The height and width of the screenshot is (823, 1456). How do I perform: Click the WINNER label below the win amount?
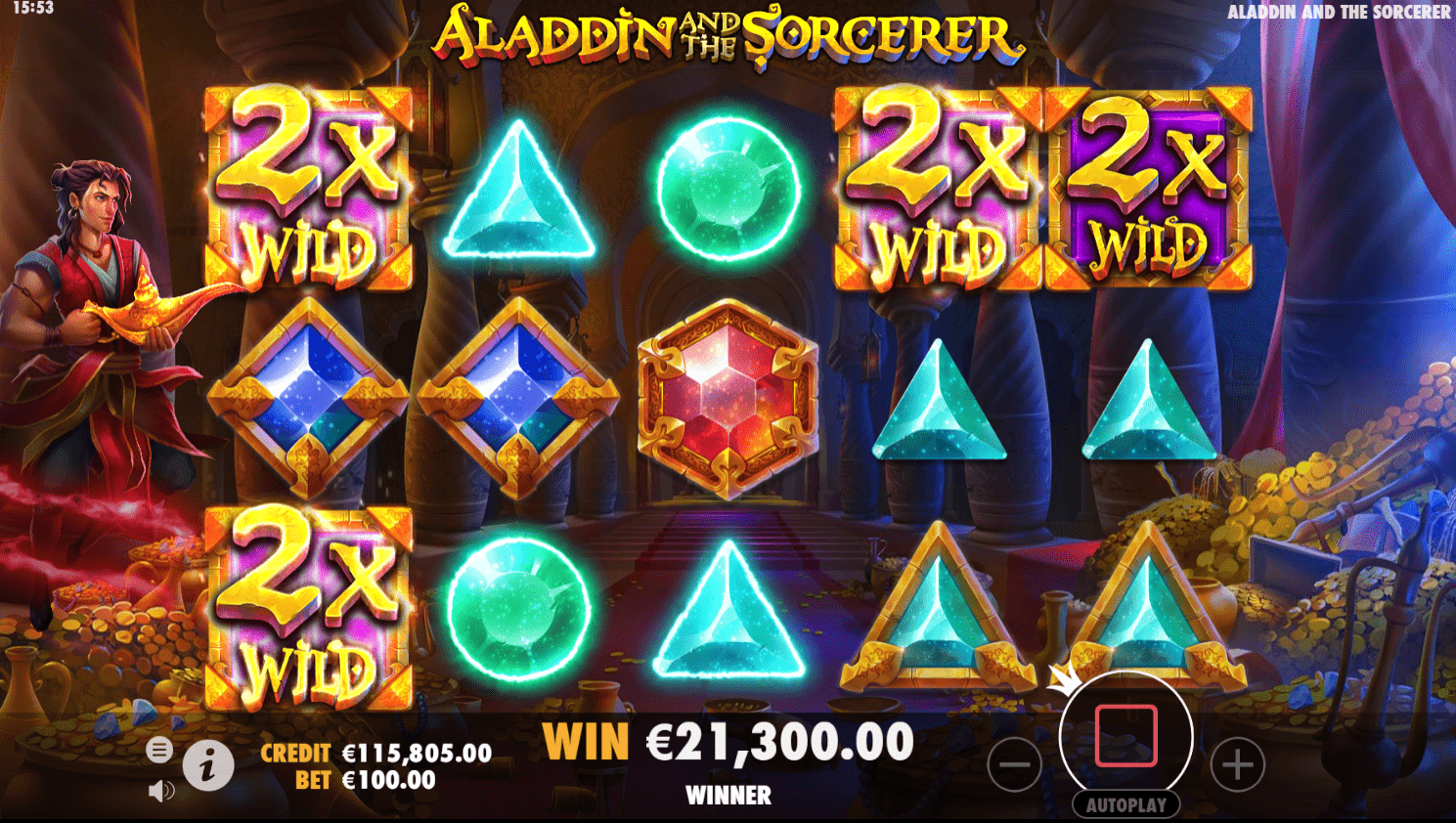pos(728,796)
